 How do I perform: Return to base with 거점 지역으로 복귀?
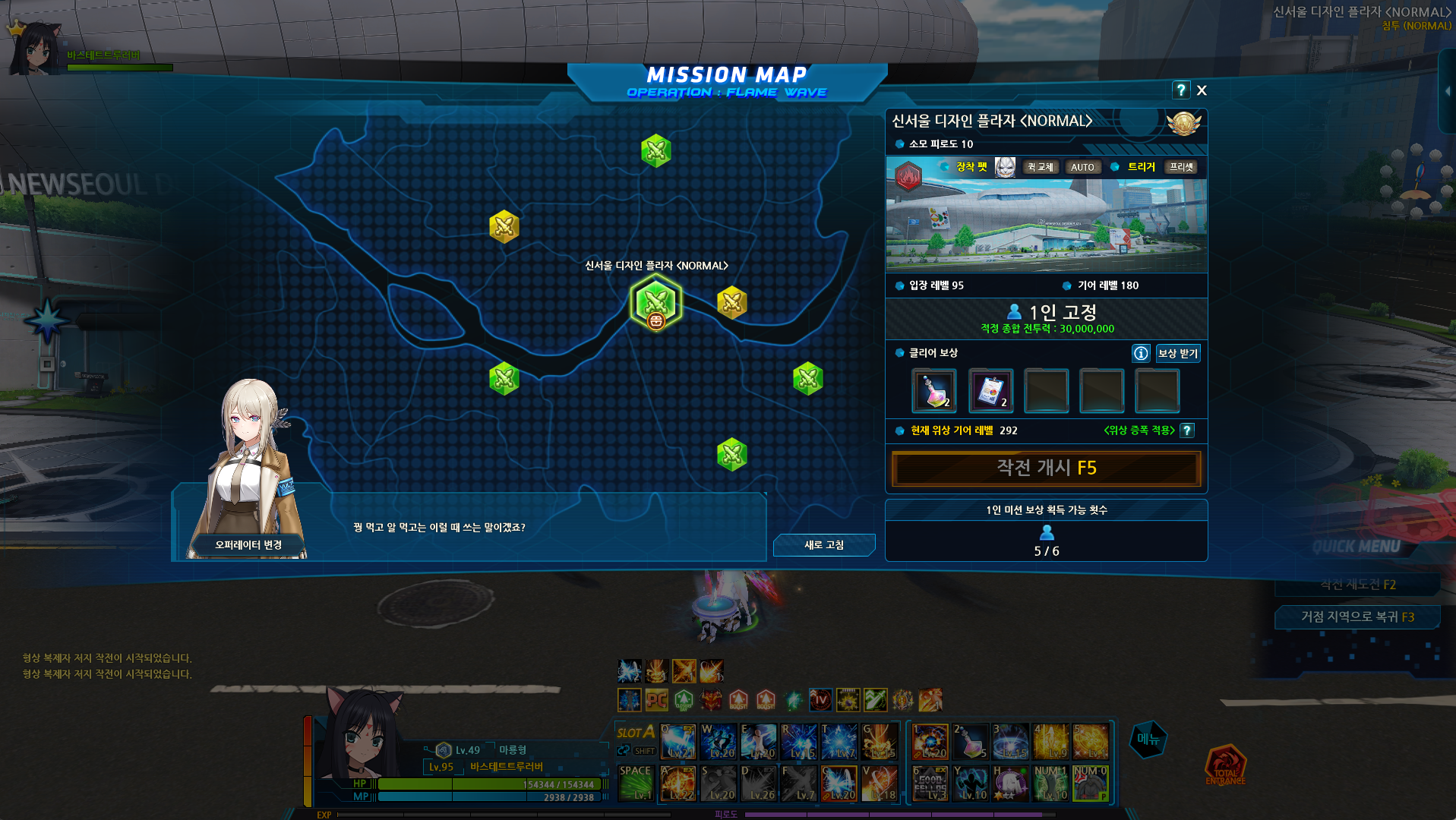[1357, 617]
